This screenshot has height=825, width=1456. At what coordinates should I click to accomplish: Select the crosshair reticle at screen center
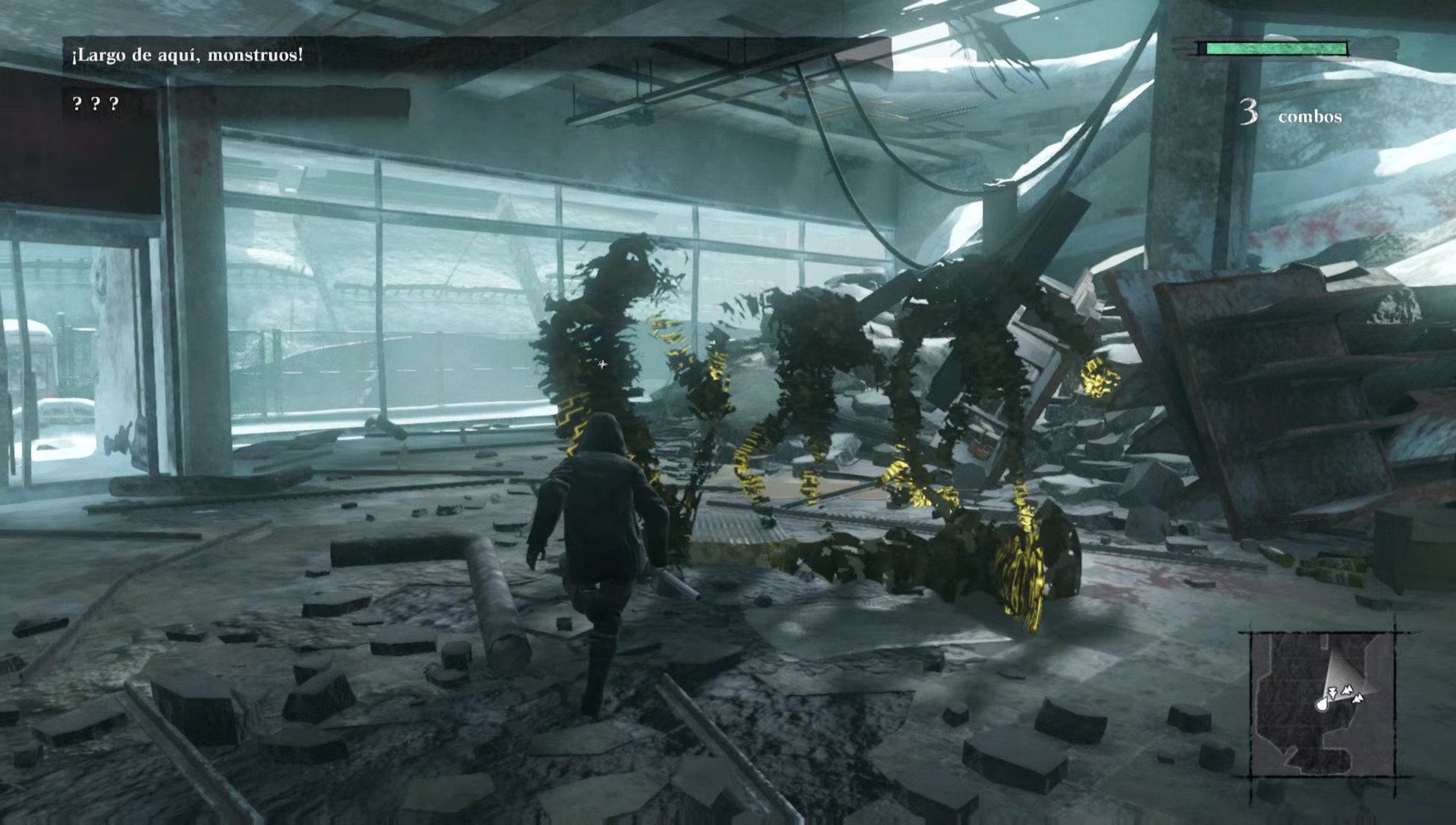pos(601,364)
